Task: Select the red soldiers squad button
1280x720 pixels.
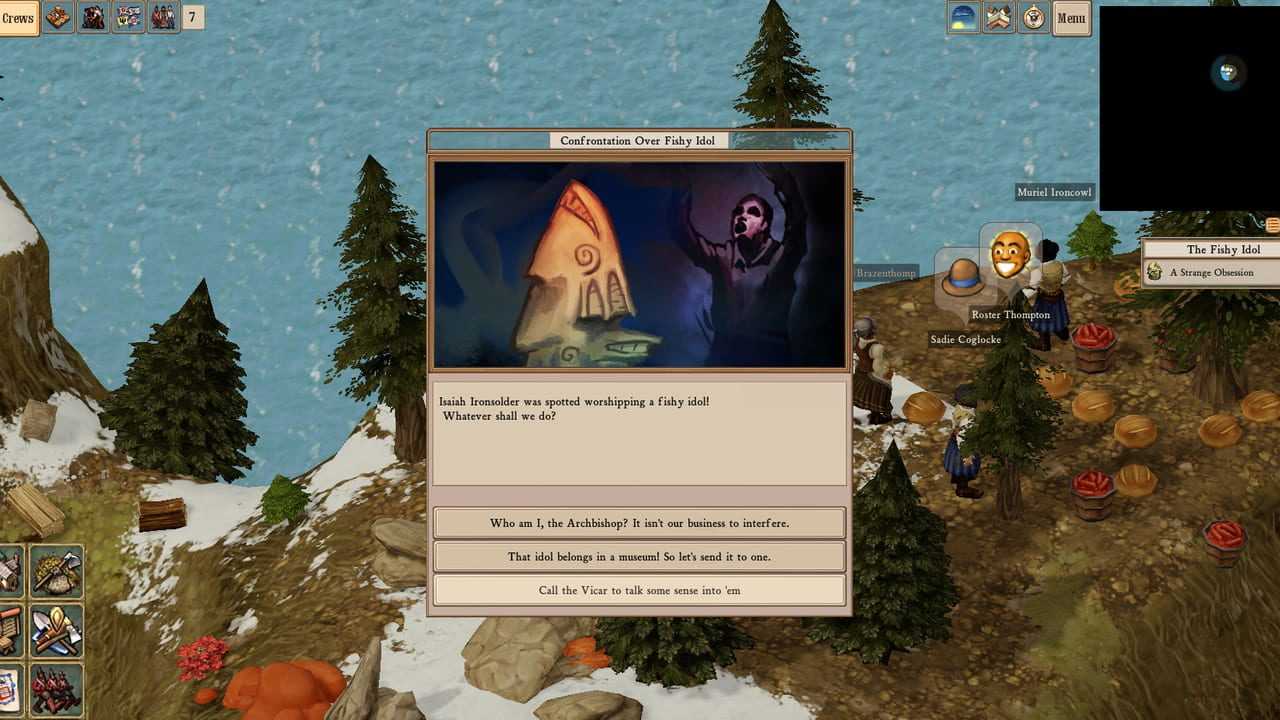Action: pyautogui.click(x=56, y=689)
